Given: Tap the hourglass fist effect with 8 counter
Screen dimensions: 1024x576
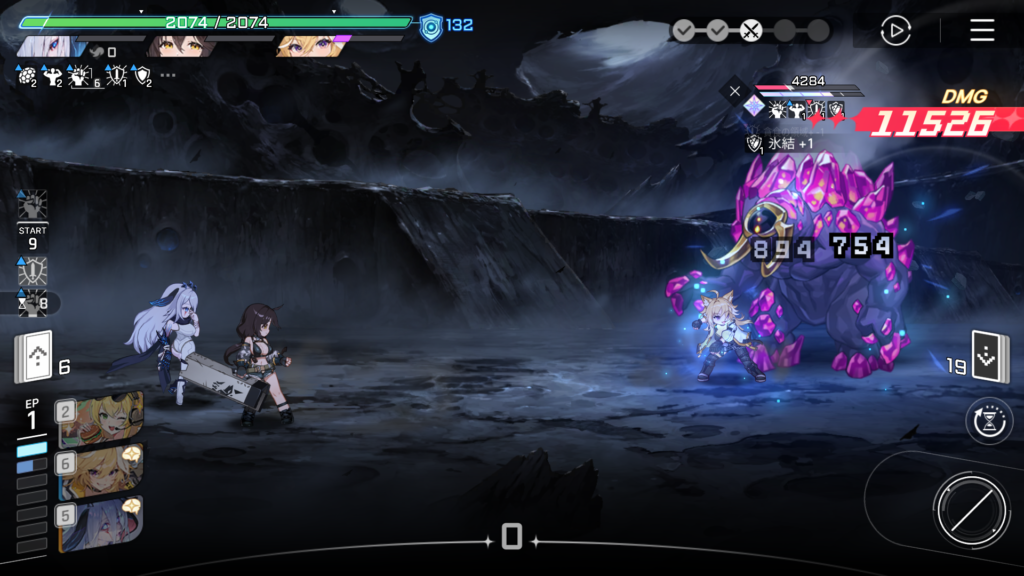Looking at the screenshot, I should pyautogui.click(x=33, y=303).
